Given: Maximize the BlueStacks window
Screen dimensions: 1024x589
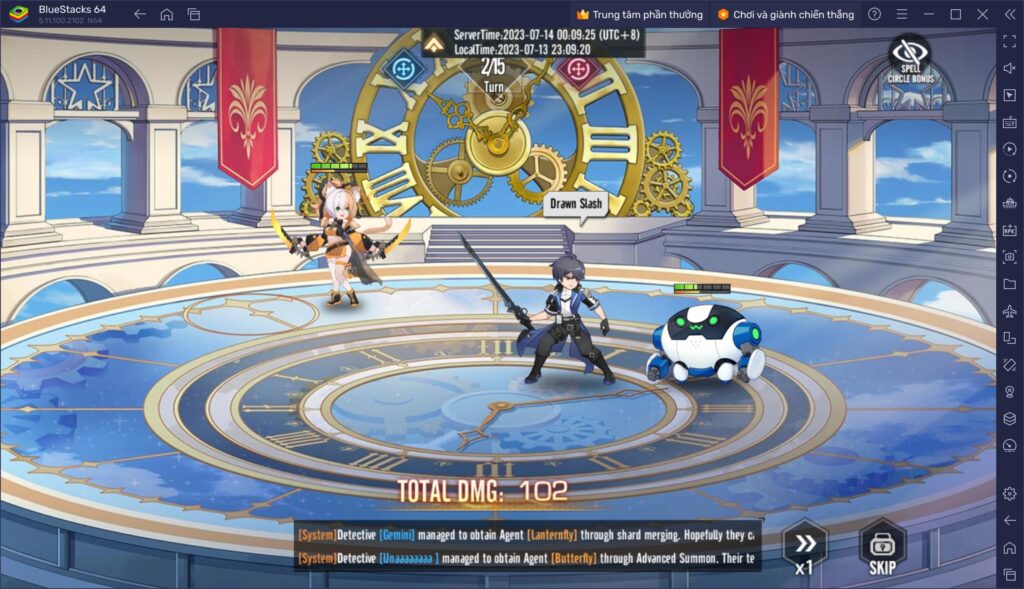Looking at the screenshot, I should [x=955, y=14].
